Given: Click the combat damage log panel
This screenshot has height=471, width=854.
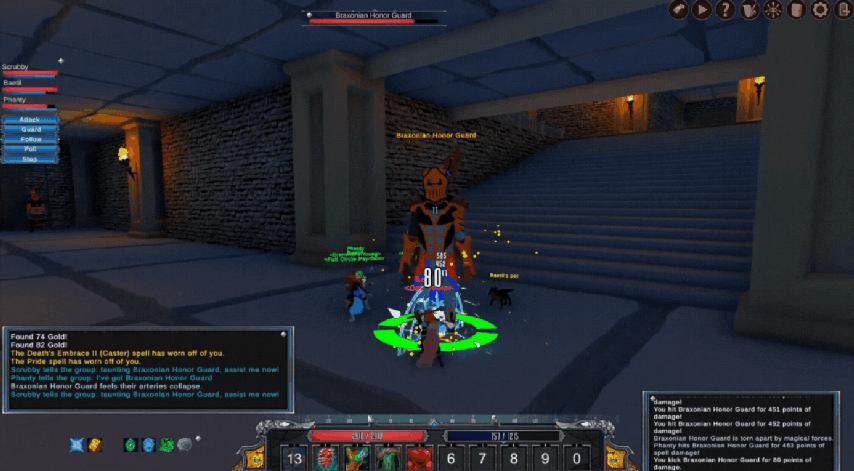Looking at the screenshot, I should coord(745,432).
